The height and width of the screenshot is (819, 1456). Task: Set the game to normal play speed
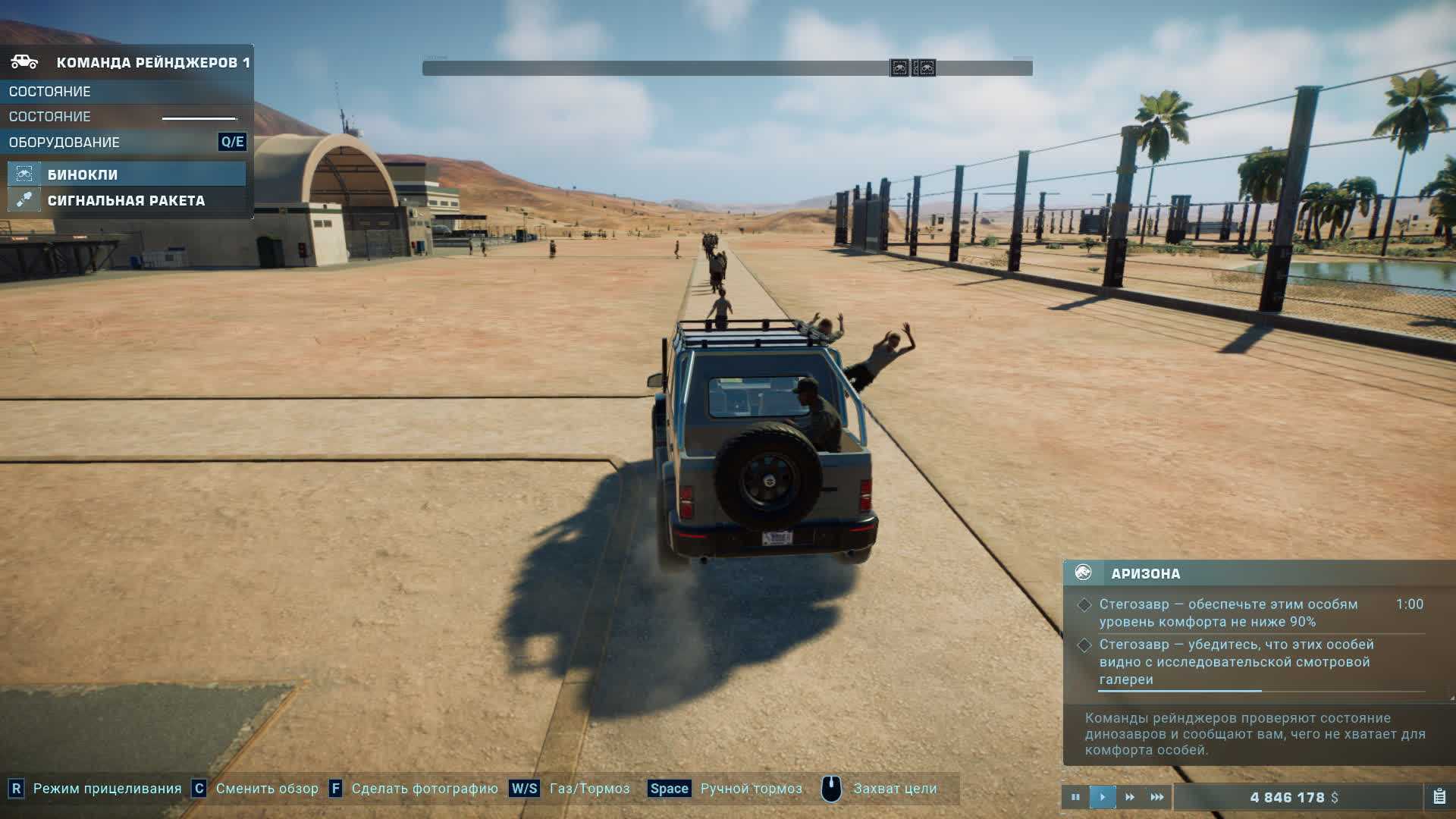coord(1103,797)
